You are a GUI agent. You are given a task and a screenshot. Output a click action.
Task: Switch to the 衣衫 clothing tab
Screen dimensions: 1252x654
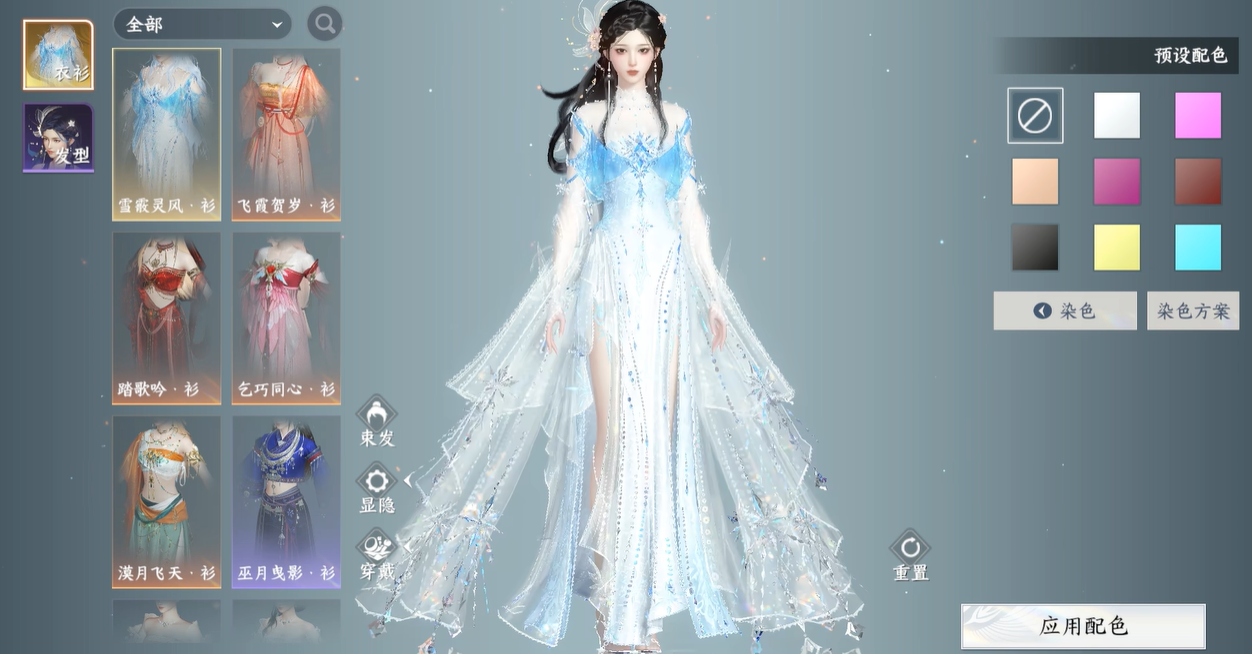58,55
